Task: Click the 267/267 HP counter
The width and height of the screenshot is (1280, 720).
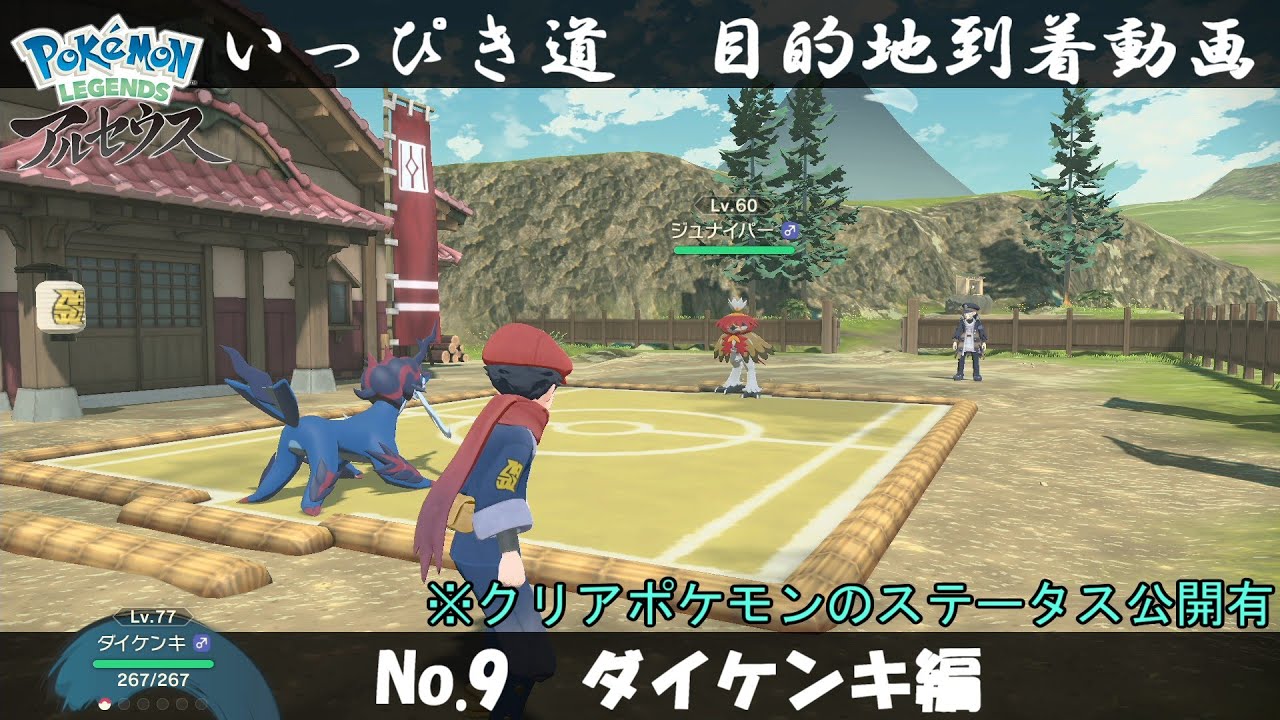Action: (x=152, y=680)
